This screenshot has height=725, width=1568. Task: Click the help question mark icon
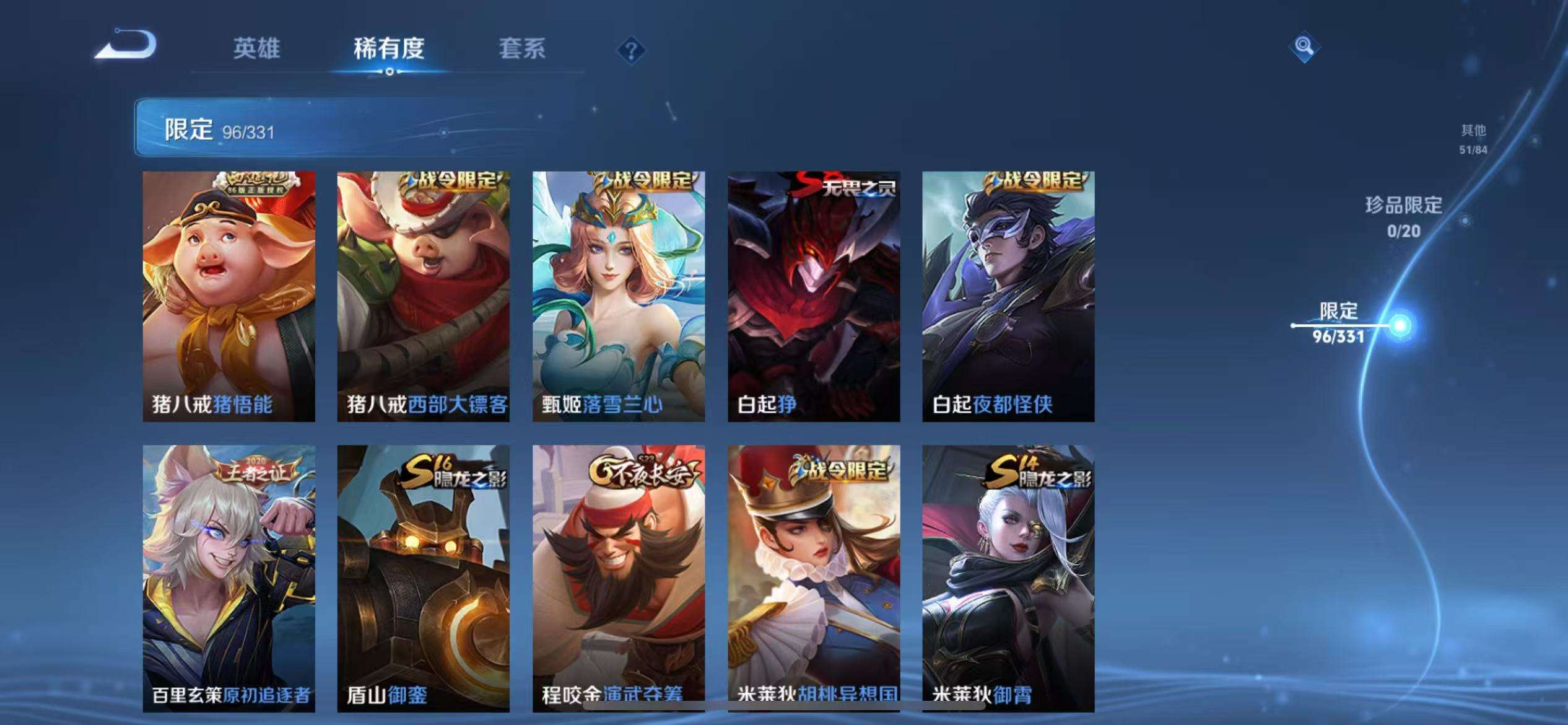click(630, 50)
